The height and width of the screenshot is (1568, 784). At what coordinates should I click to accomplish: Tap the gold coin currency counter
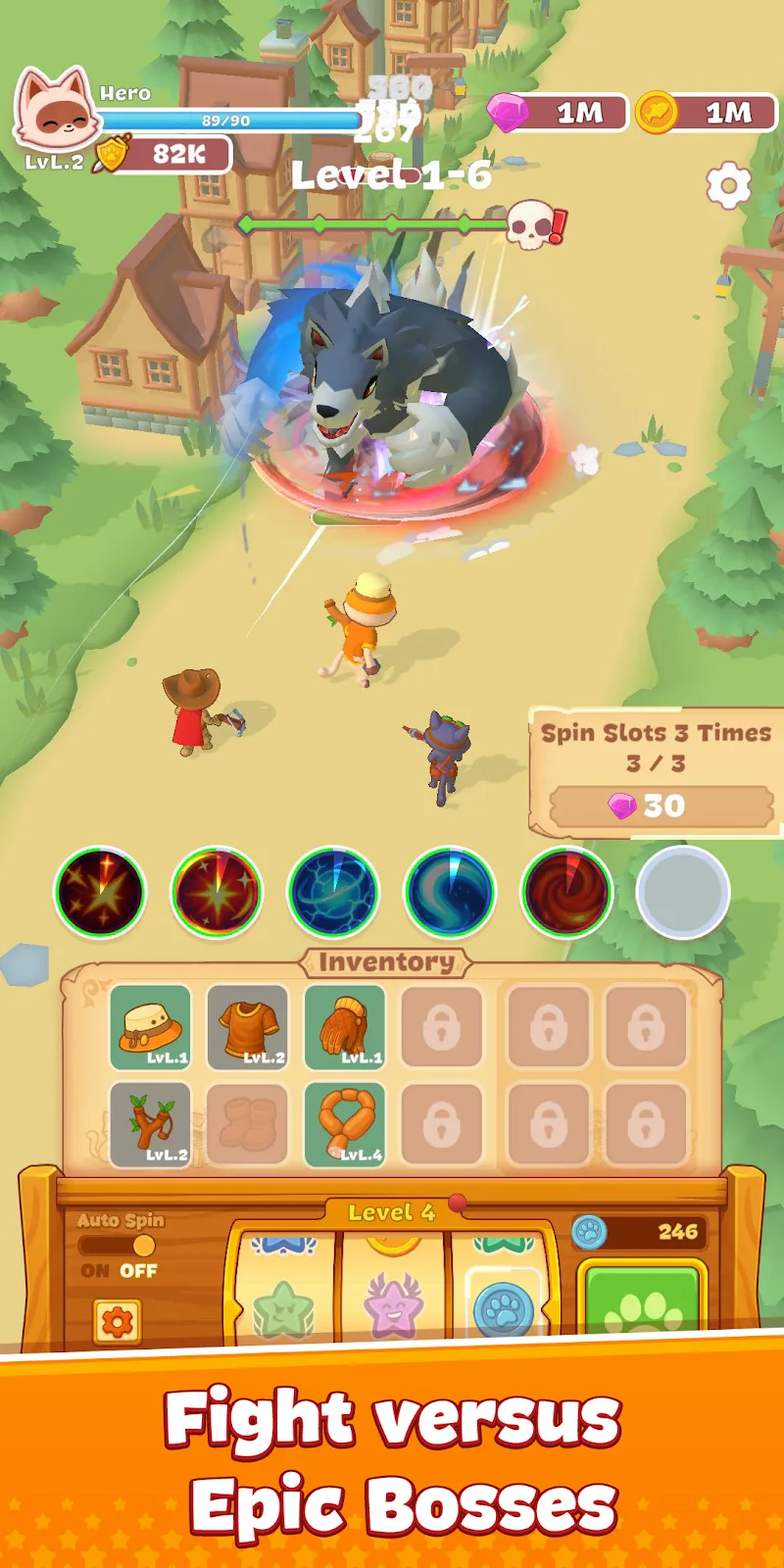click(708, 113)
